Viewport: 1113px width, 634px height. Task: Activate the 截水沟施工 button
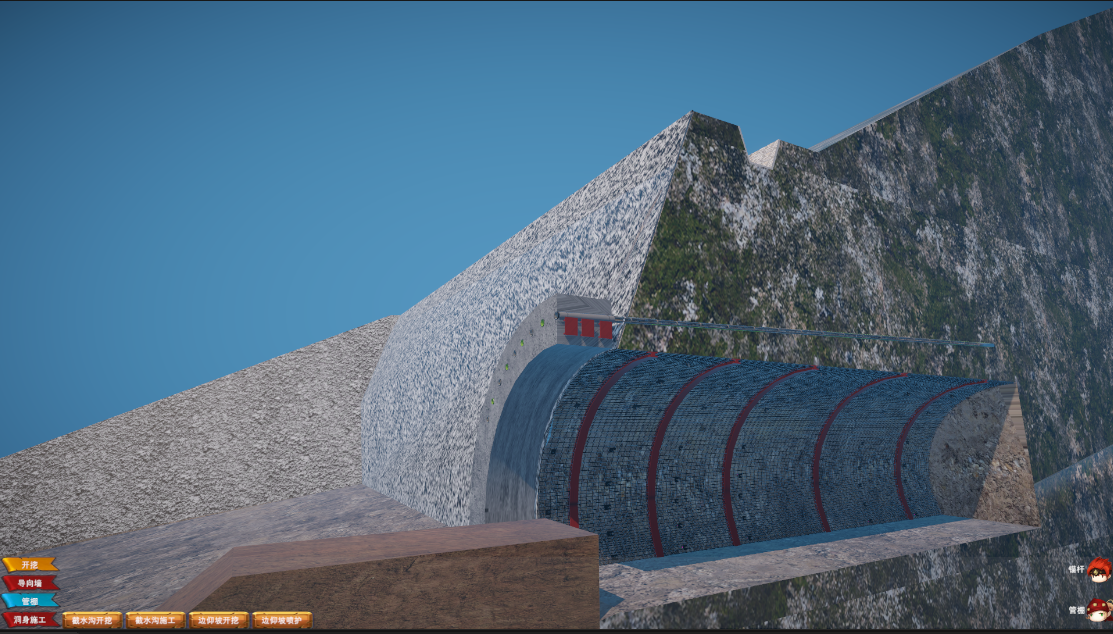(x=155, y=620)
